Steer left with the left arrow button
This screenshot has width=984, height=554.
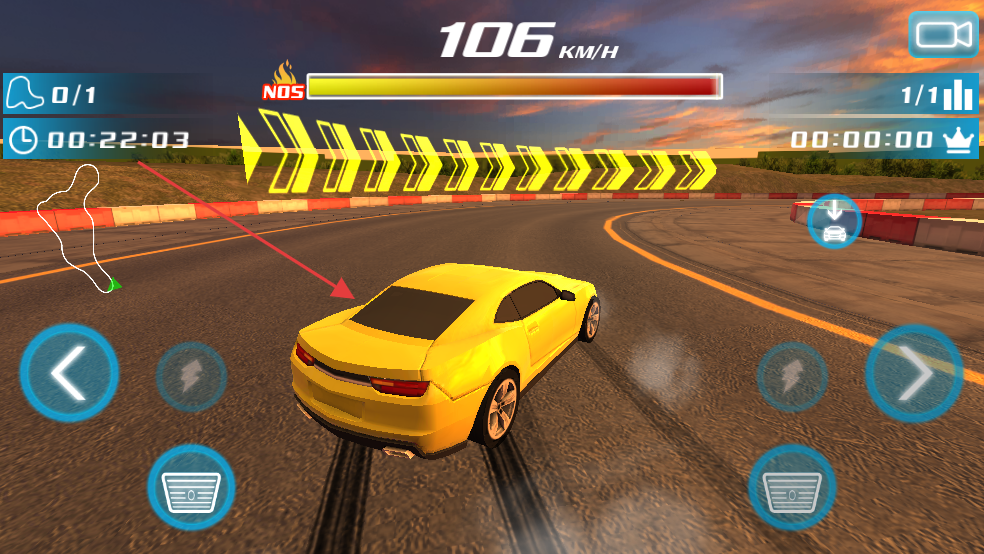69,374
